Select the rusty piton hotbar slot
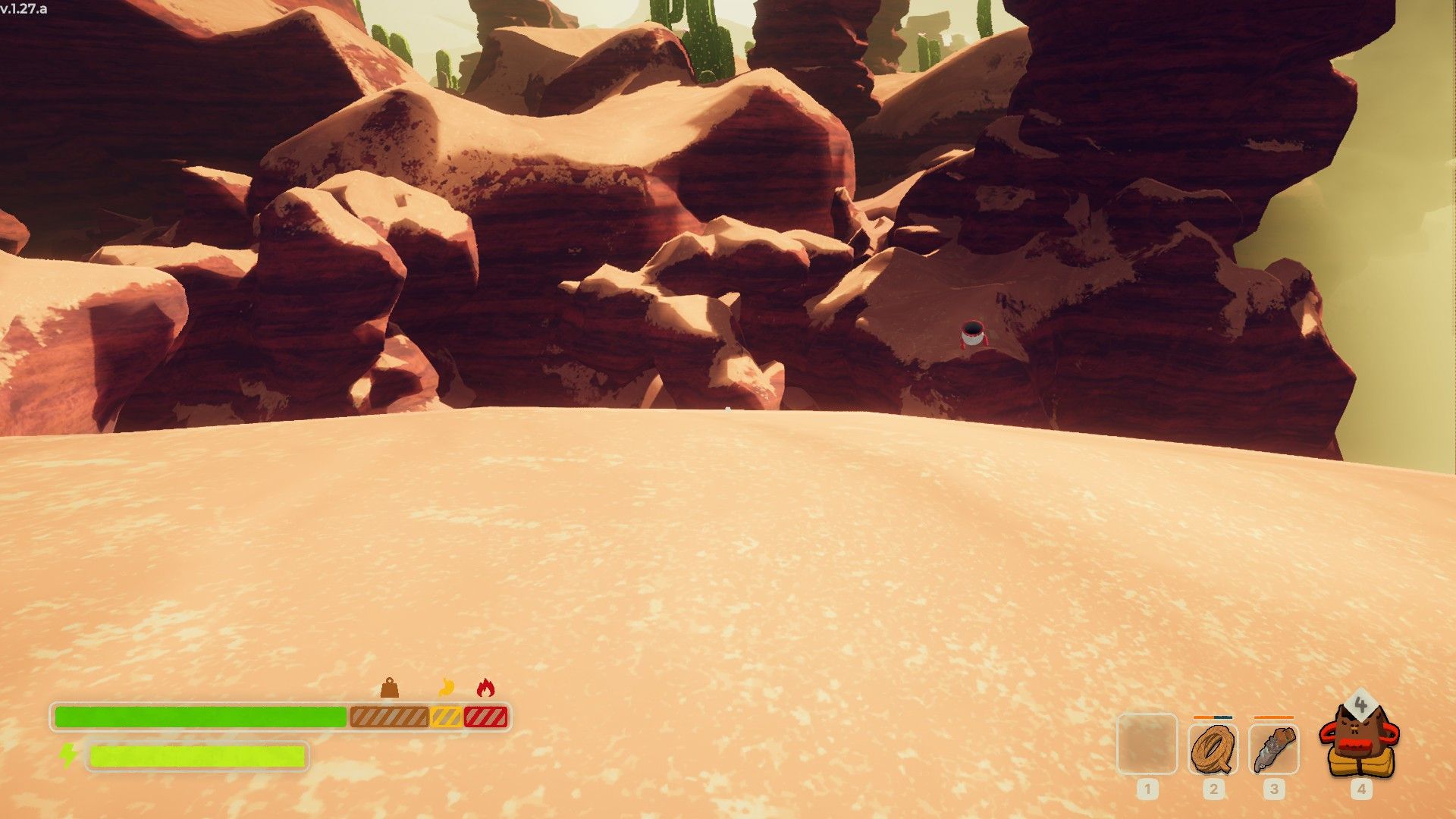Viewport: 1456px width, 819px height. (1273, 748)
